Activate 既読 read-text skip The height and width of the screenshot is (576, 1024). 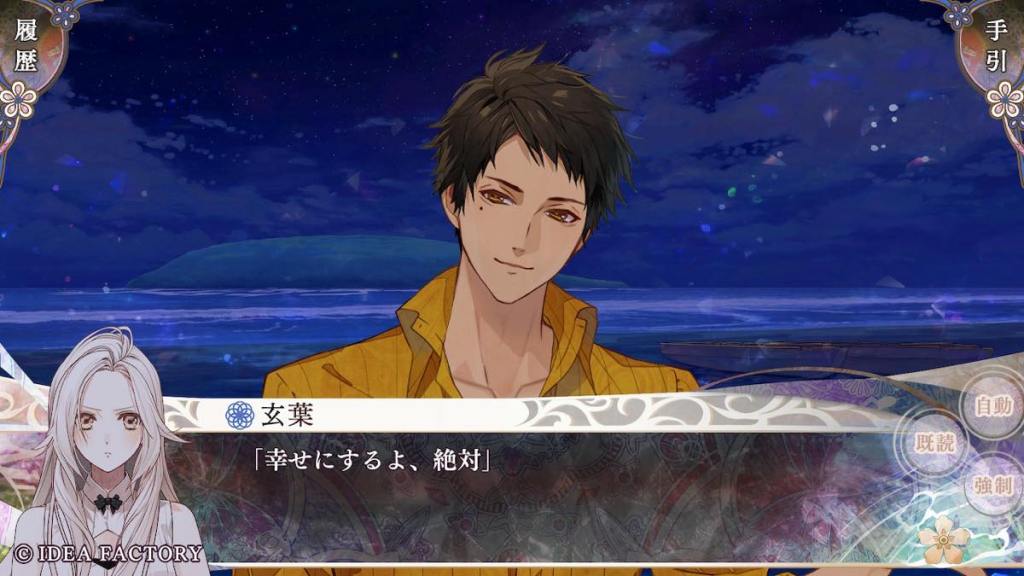pos(936,444)
